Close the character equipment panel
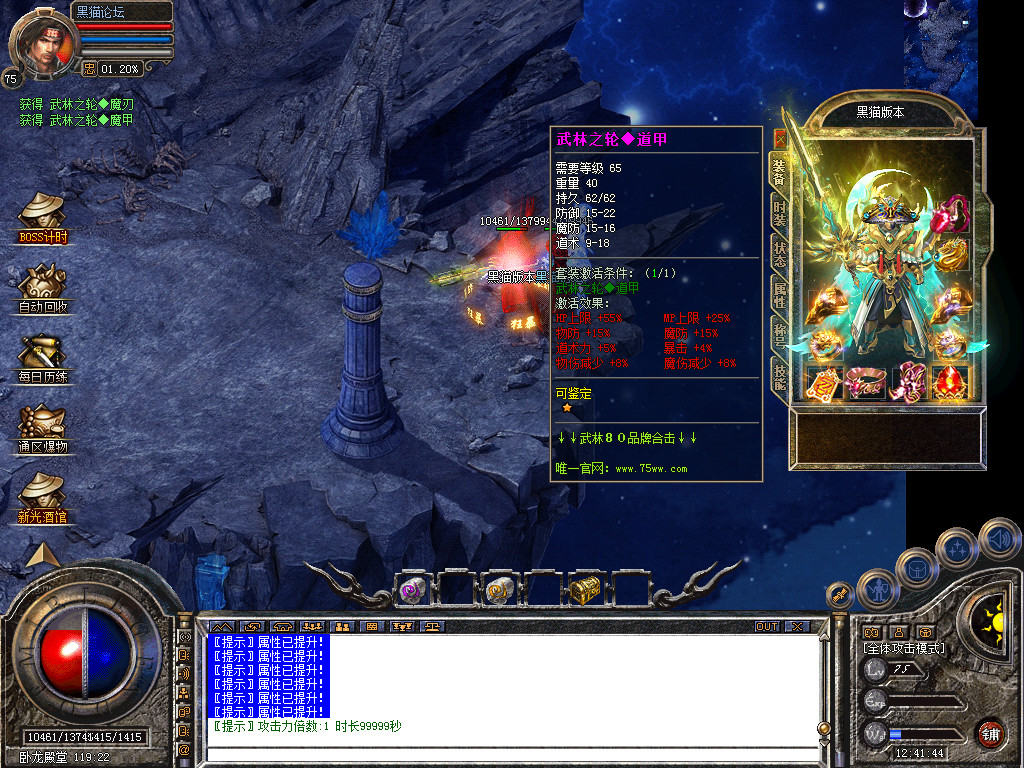This screenshot has width=1024, height=768. 780,139
